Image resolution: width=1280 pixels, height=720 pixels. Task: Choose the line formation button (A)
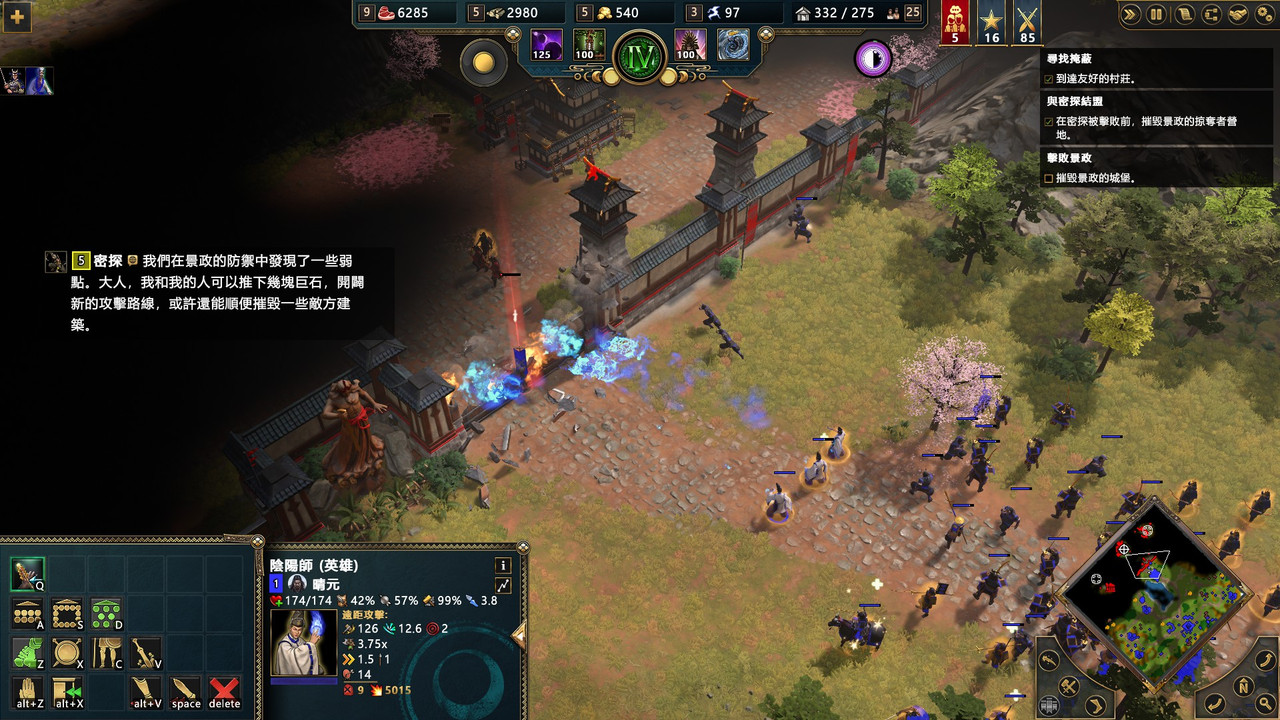point(27,614)
